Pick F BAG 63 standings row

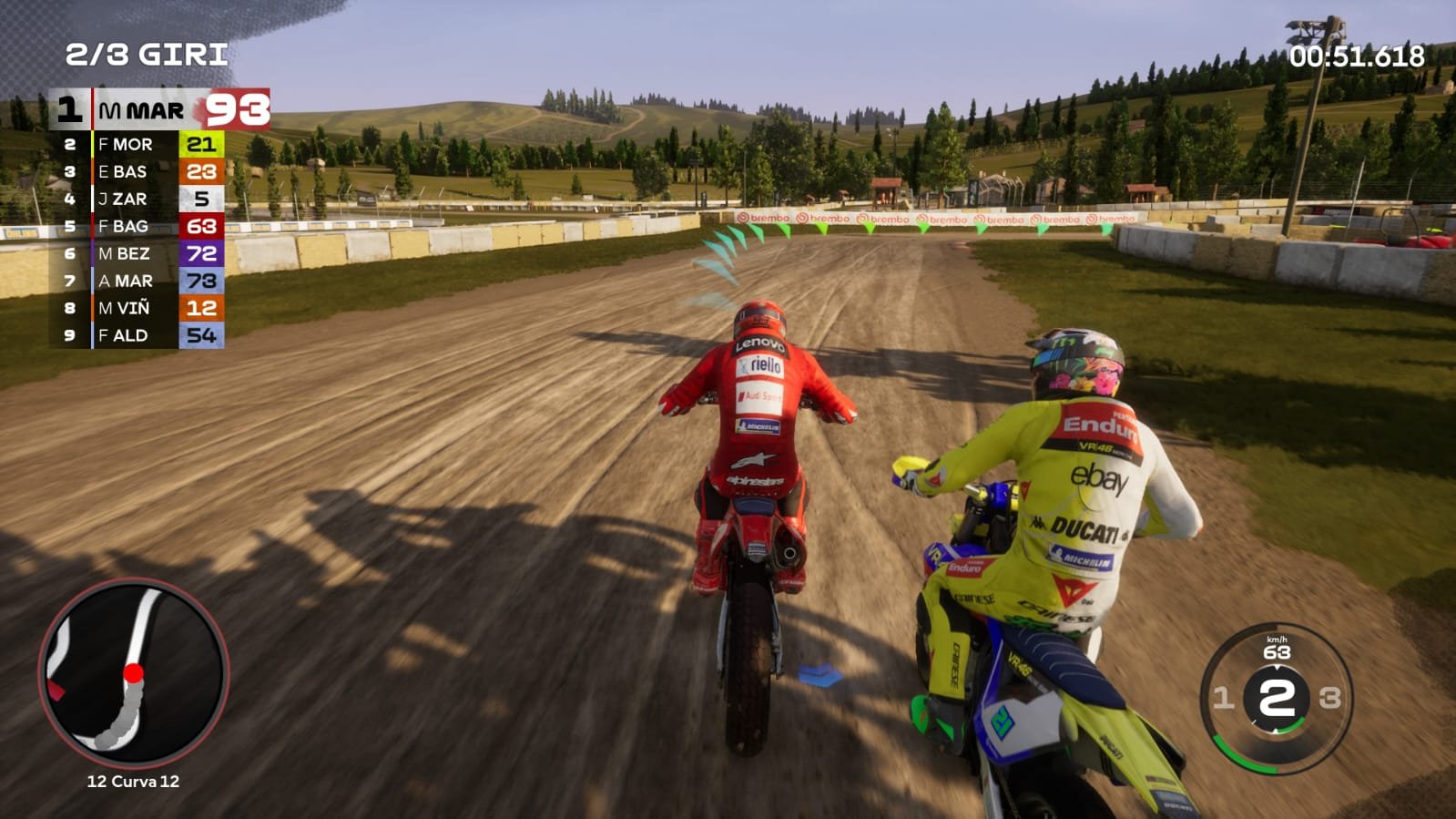138,226
